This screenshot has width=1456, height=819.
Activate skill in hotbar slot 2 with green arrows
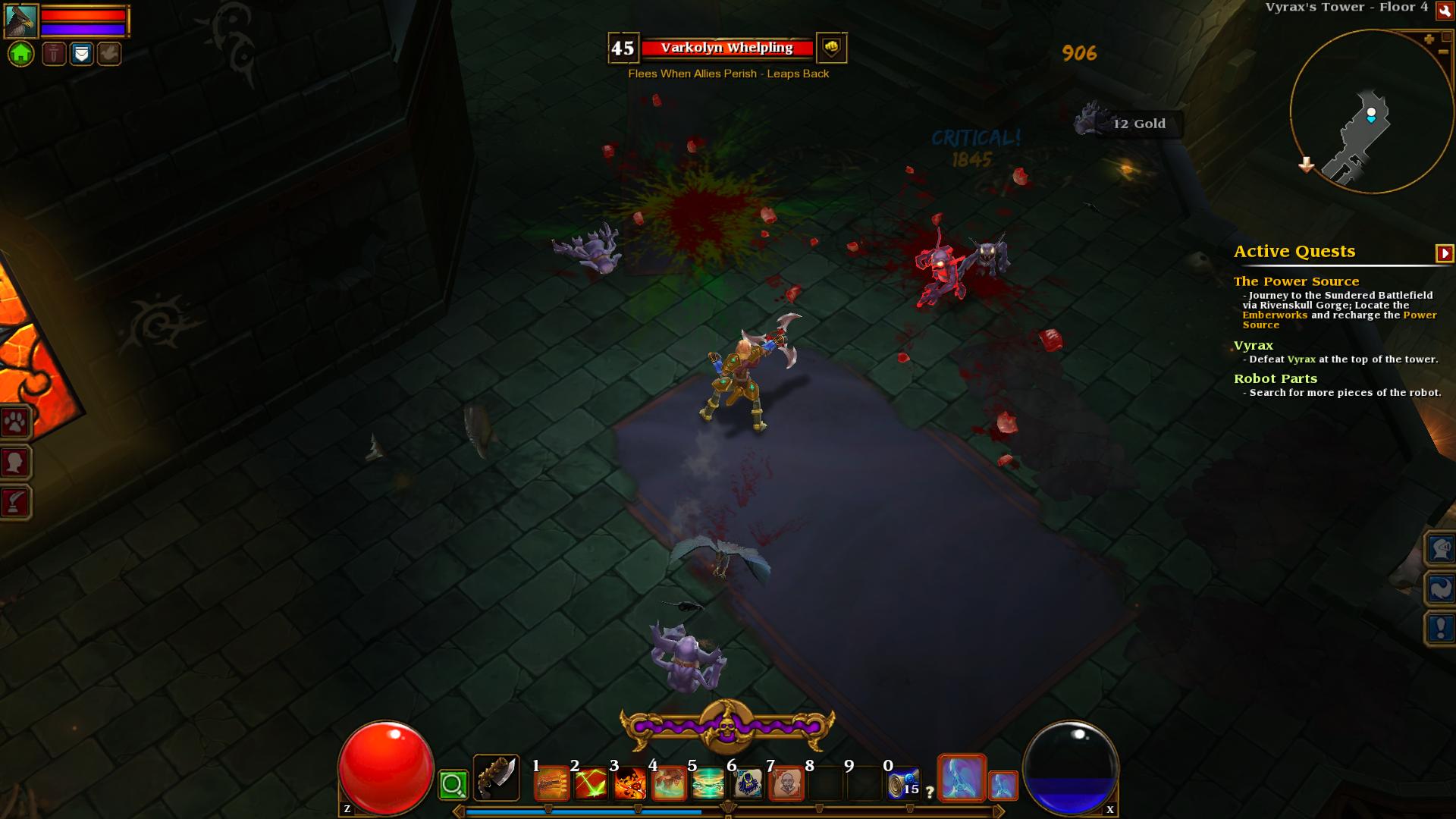tap(591, 785)
